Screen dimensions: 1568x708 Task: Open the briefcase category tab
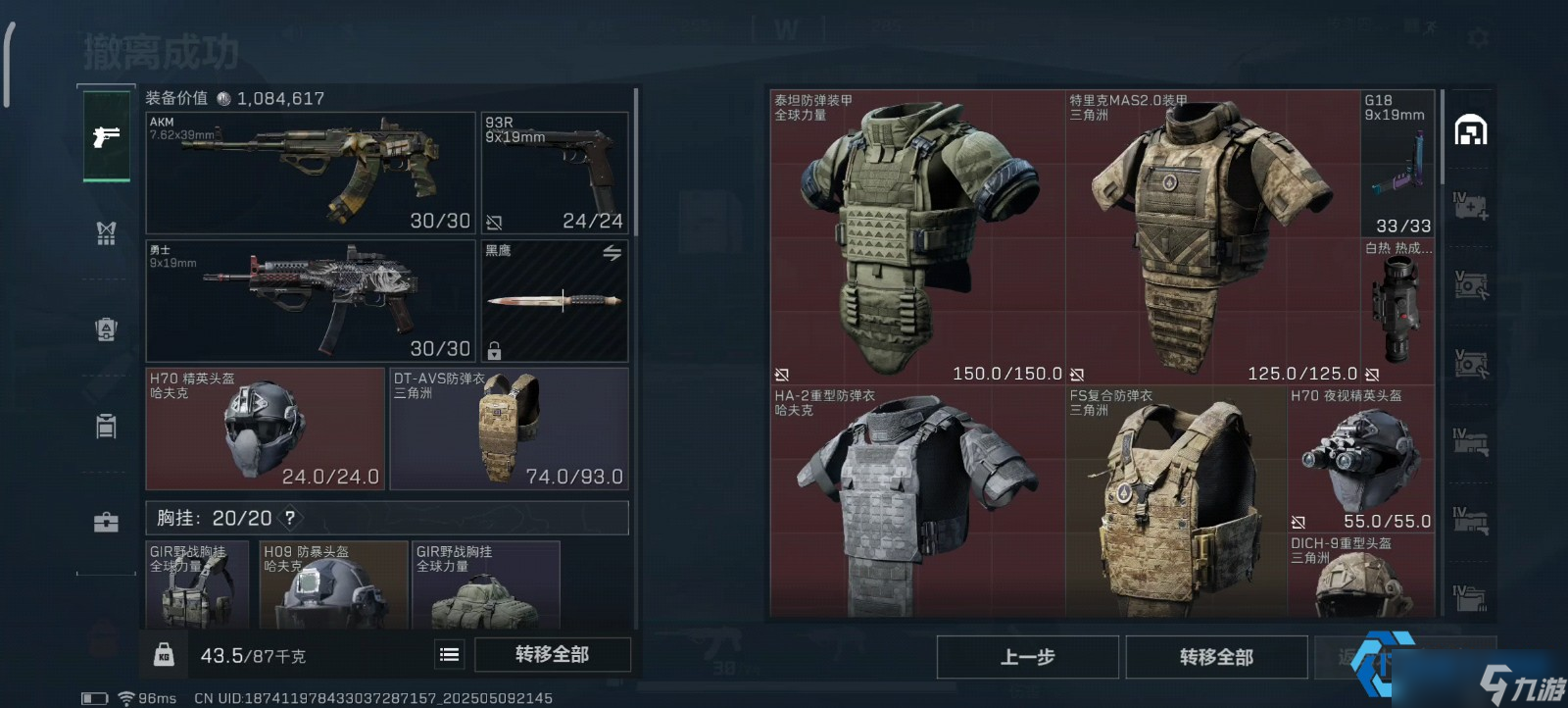tap(106, 523)
